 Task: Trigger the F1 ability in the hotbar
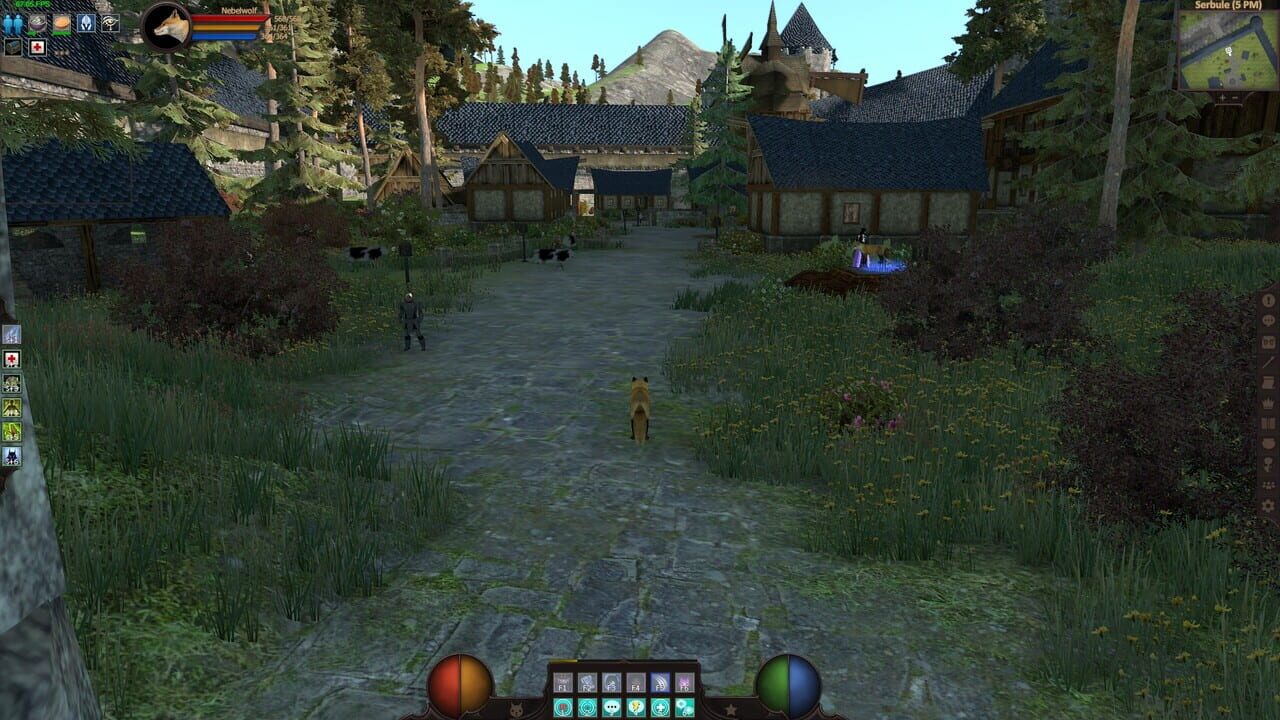562,682
